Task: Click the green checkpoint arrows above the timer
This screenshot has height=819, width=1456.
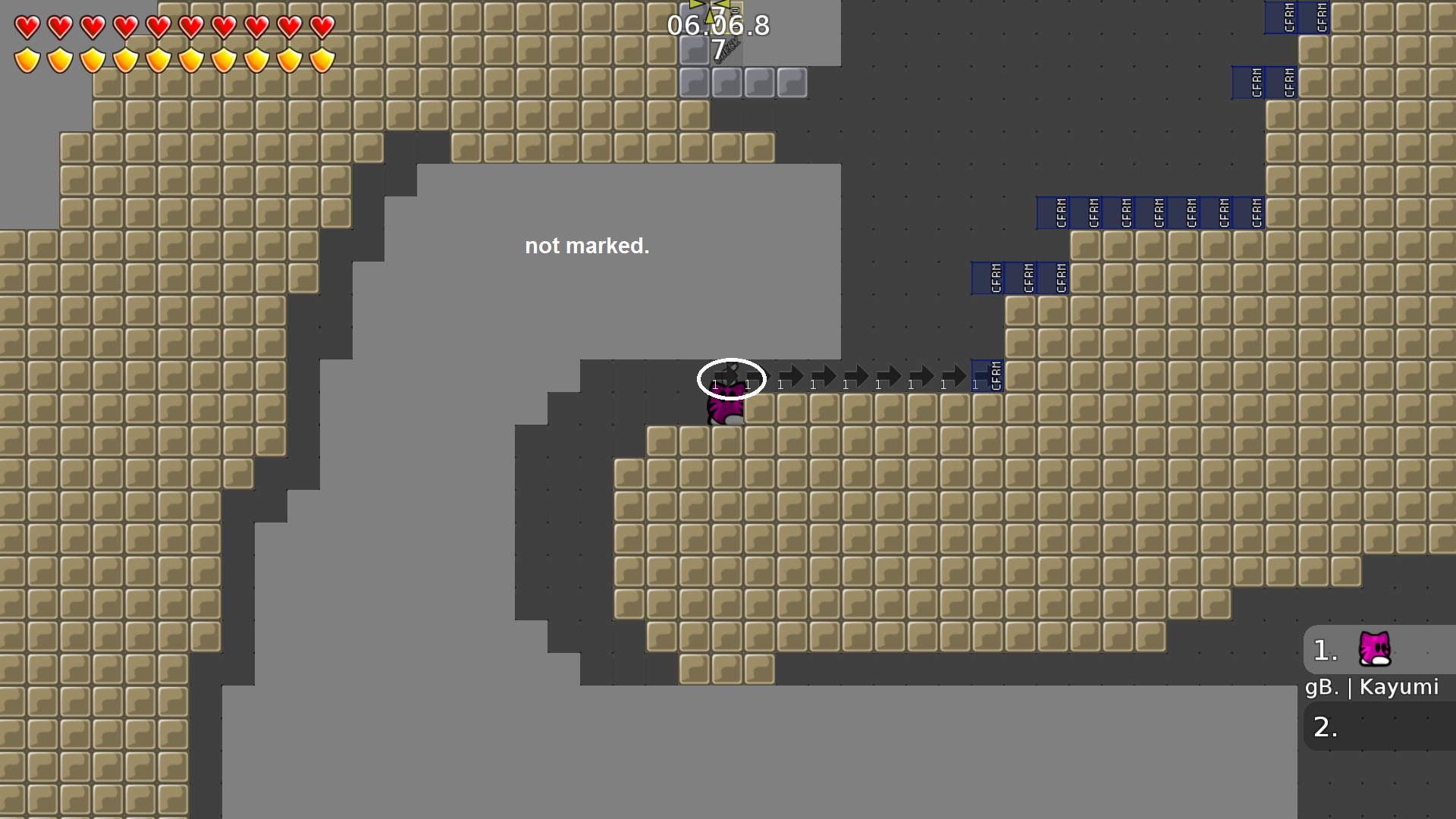Action: [x=709, y=6]
